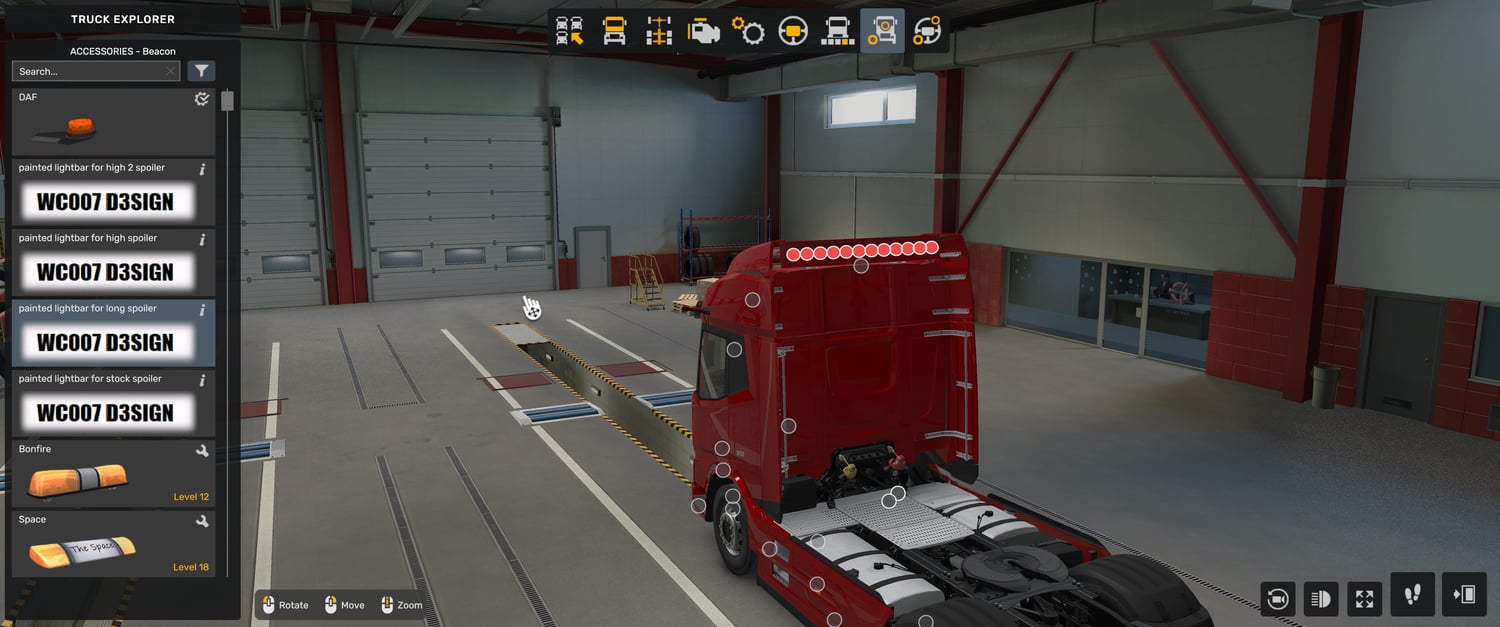Screen dimensions: 1500x627
Task: Select the DAF orange beacon
Action: click(x=113, y=122)
